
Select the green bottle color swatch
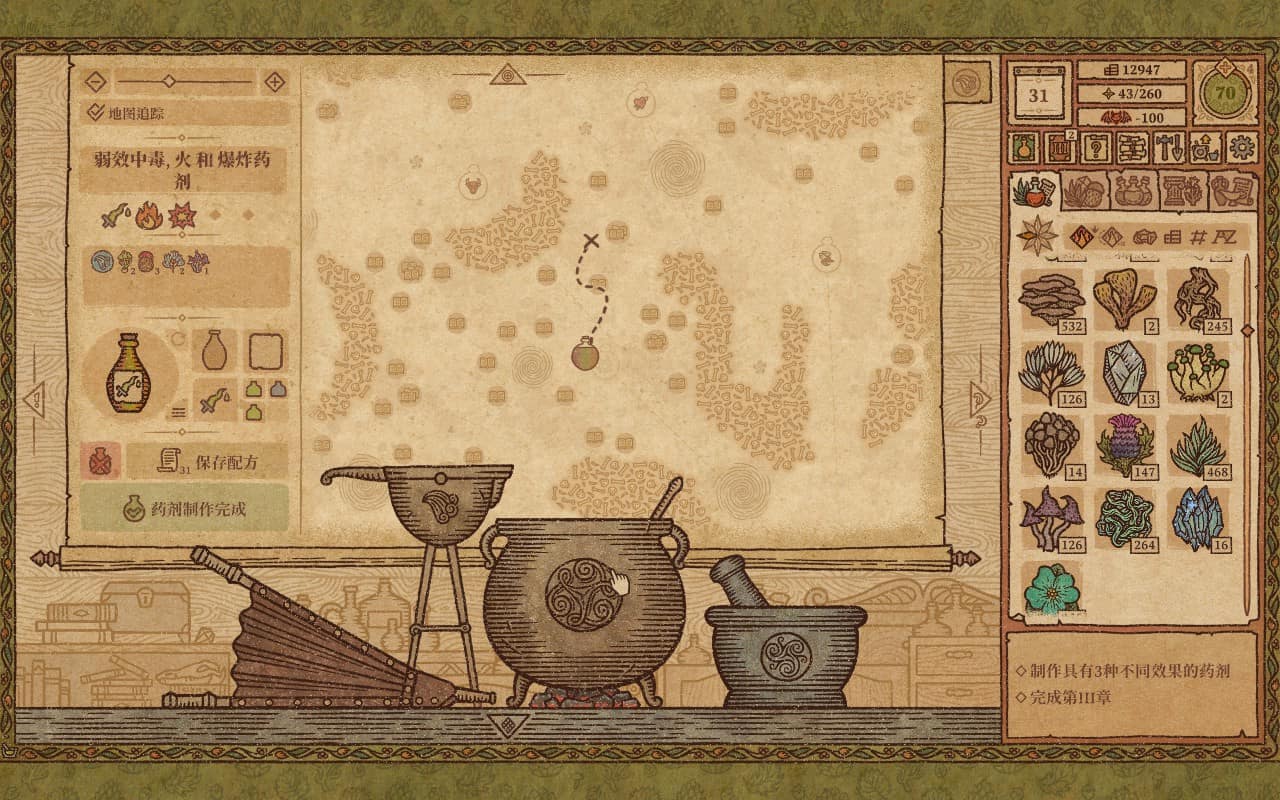pos(254,390)
